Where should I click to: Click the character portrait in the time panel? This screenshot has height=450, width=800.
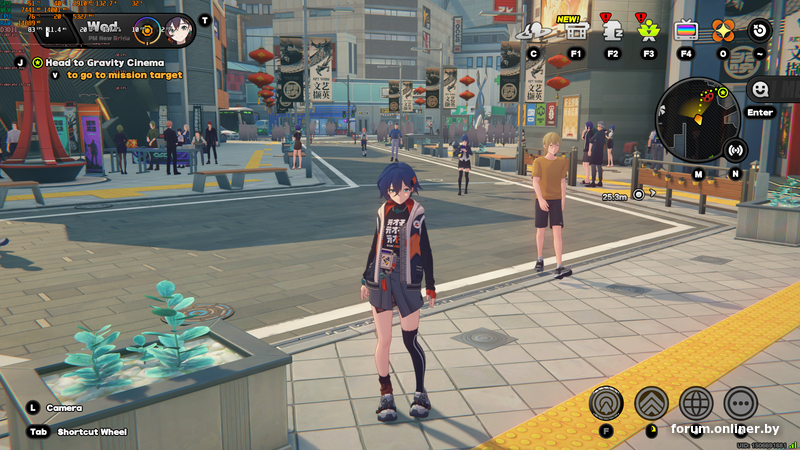pos(180,29)
